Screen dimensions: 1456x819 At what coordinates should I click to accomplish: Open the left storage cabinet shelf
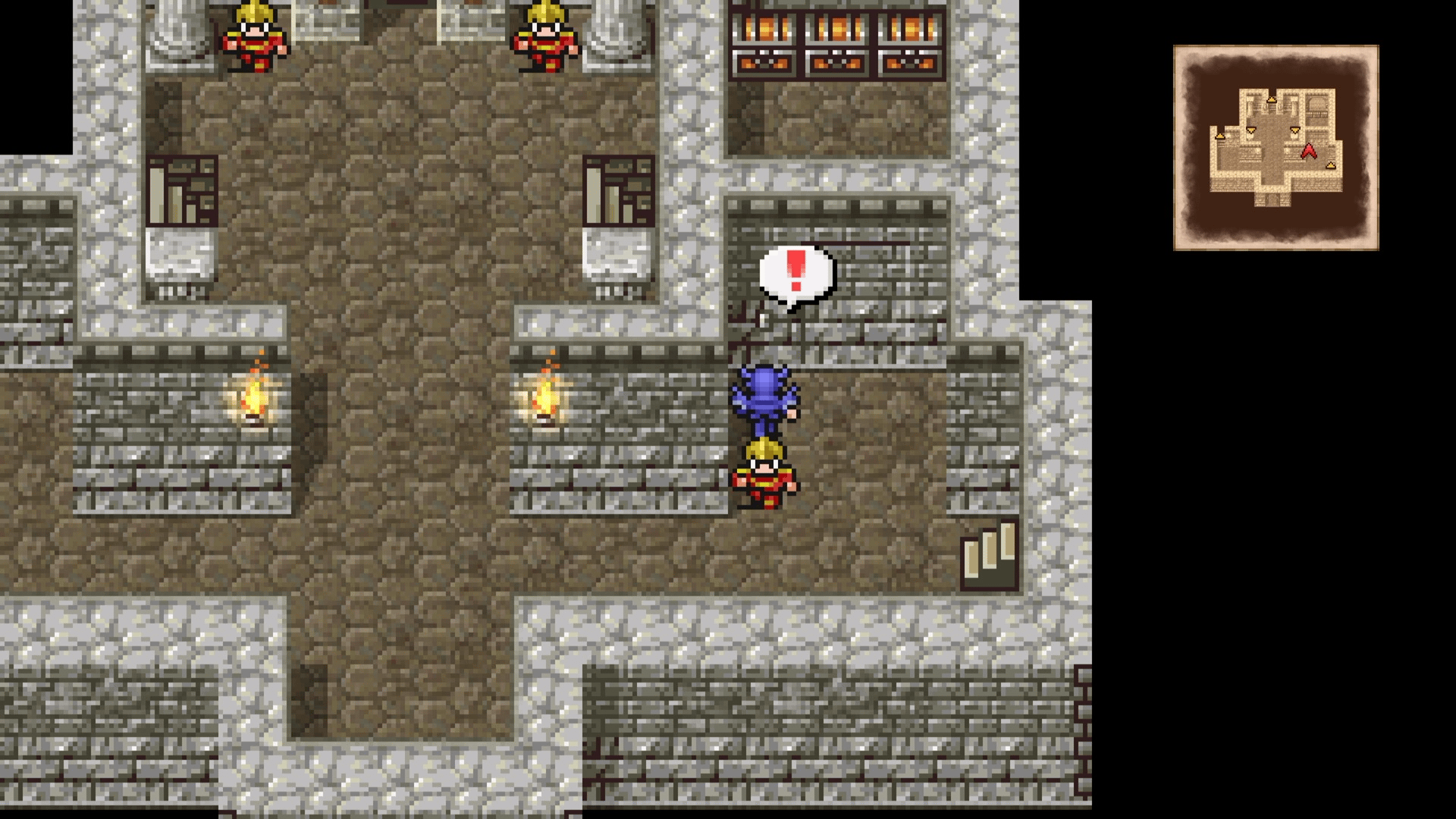[x=182, y=190]
